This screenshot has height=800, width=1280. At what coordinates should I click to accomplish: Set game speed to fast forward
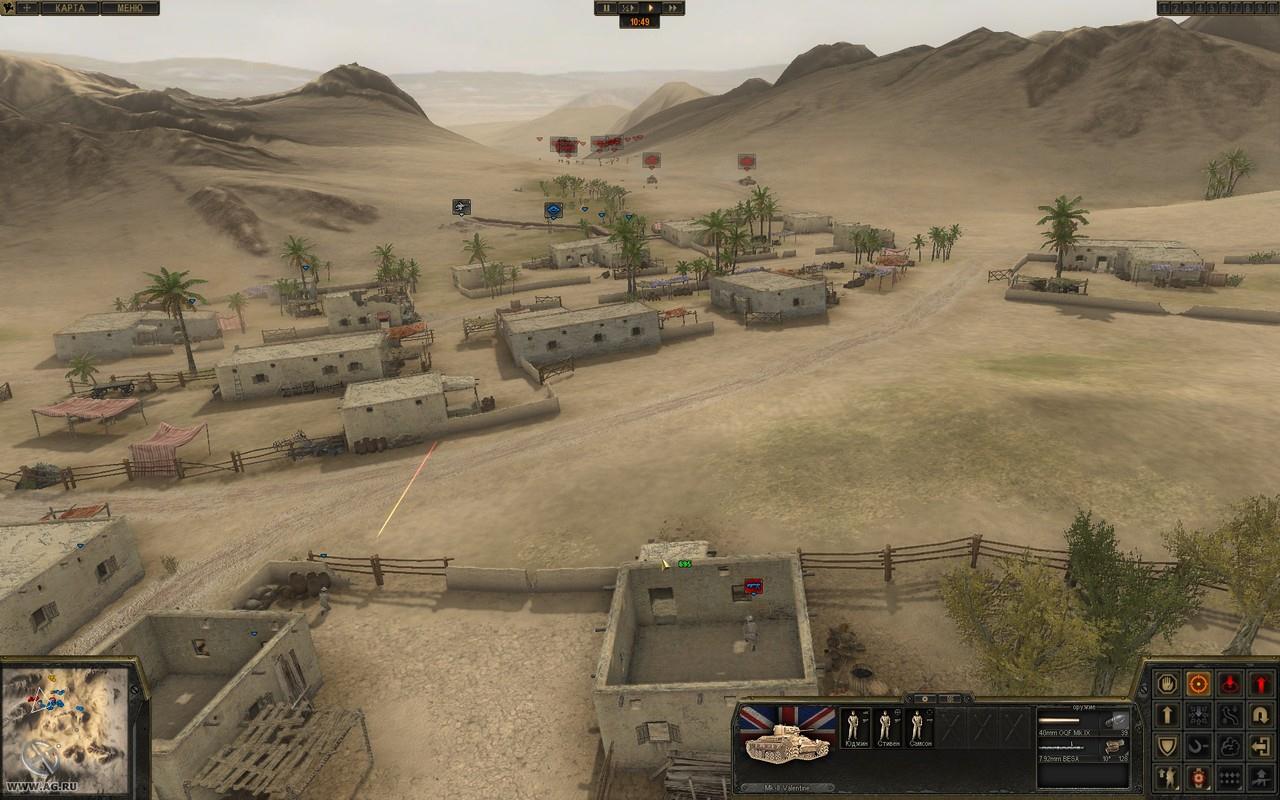[673, 8]
